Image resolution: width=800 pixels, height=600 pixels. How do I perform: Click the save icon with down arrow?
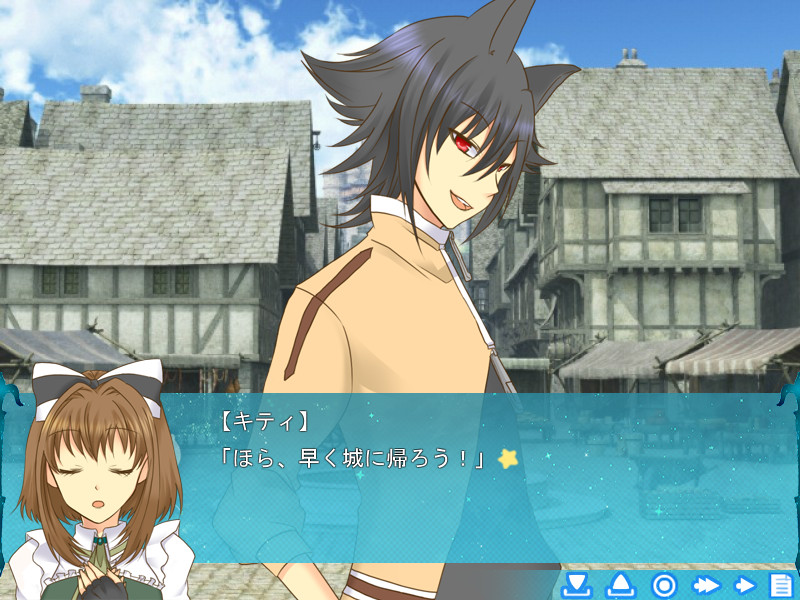(577, 585)
